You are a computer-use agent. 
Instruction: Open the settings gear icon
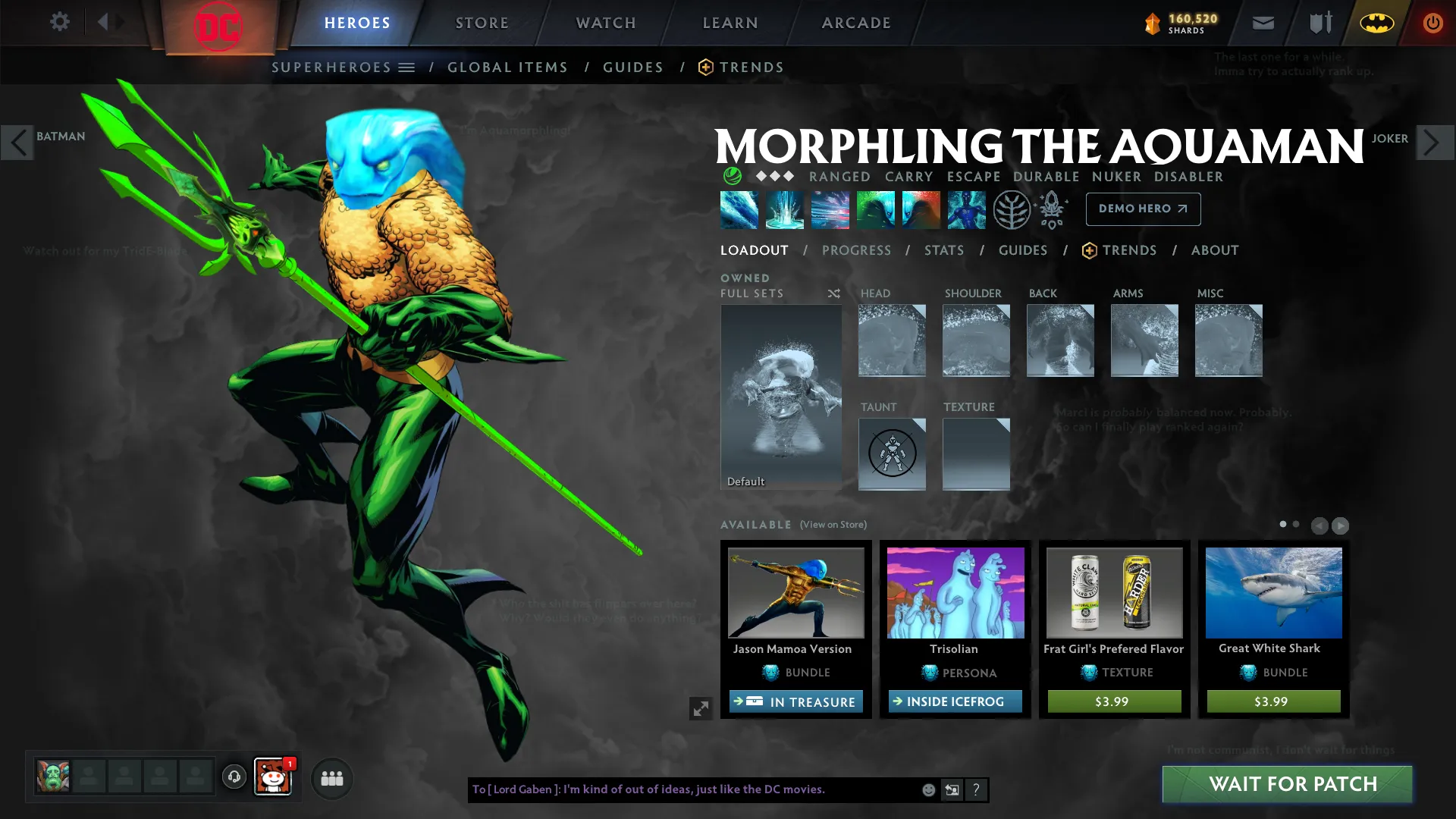60,22
